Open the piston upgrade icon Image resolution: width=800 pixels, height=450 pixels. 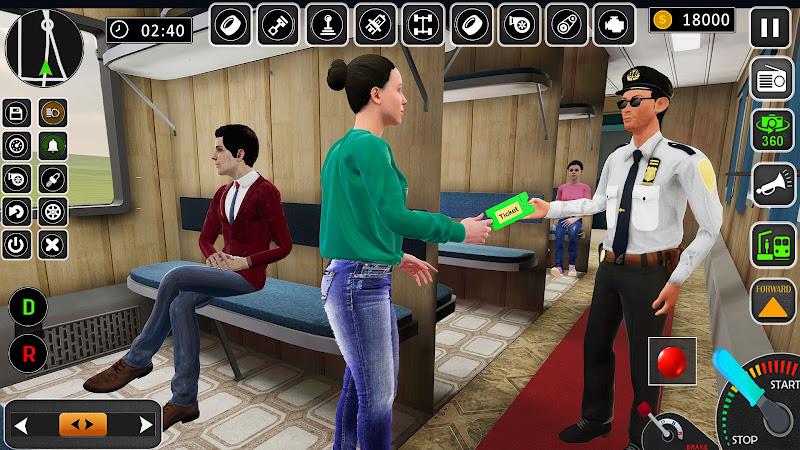(277, 24)
